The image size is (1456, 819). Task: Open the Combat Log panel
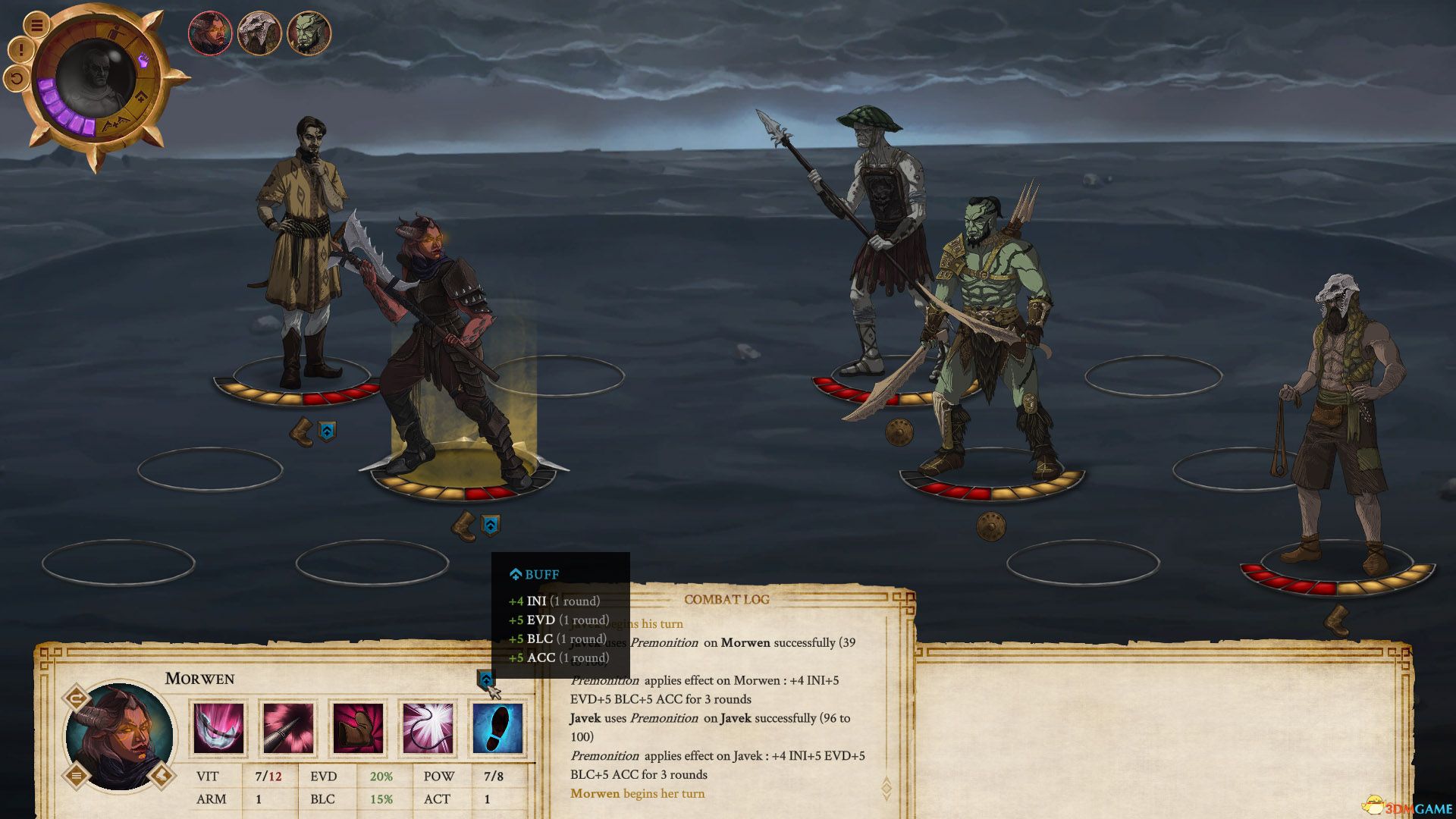click(726, 600)
